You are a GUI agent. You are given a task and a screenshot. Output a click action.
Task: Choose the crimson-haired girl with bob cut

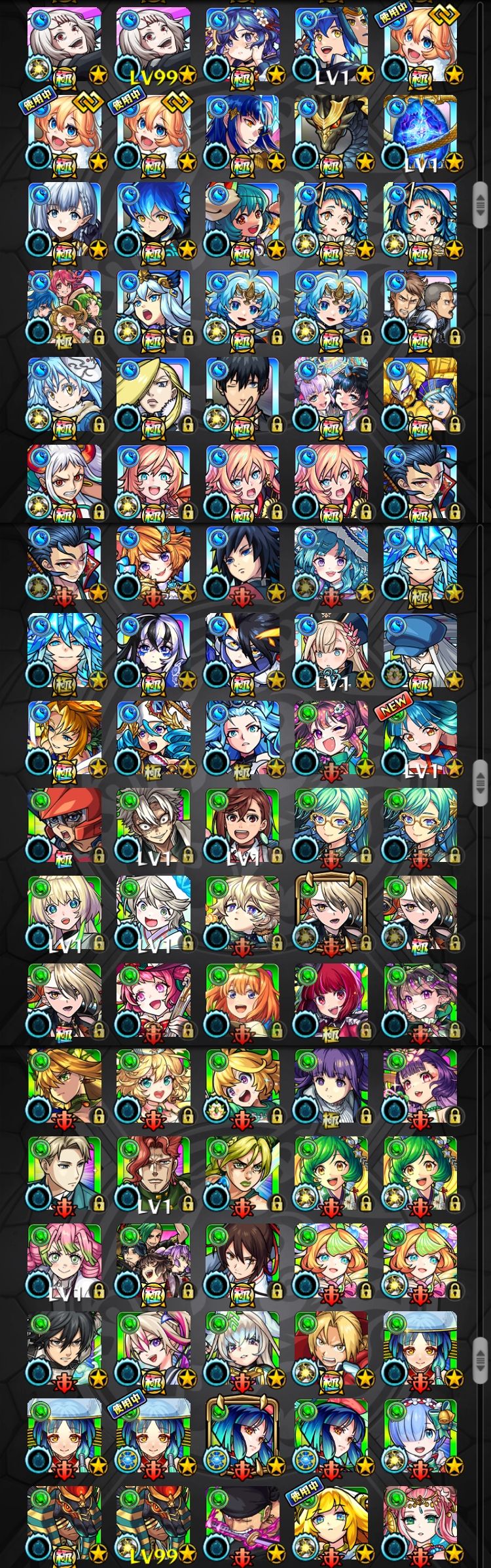[x=331, y=1000]
